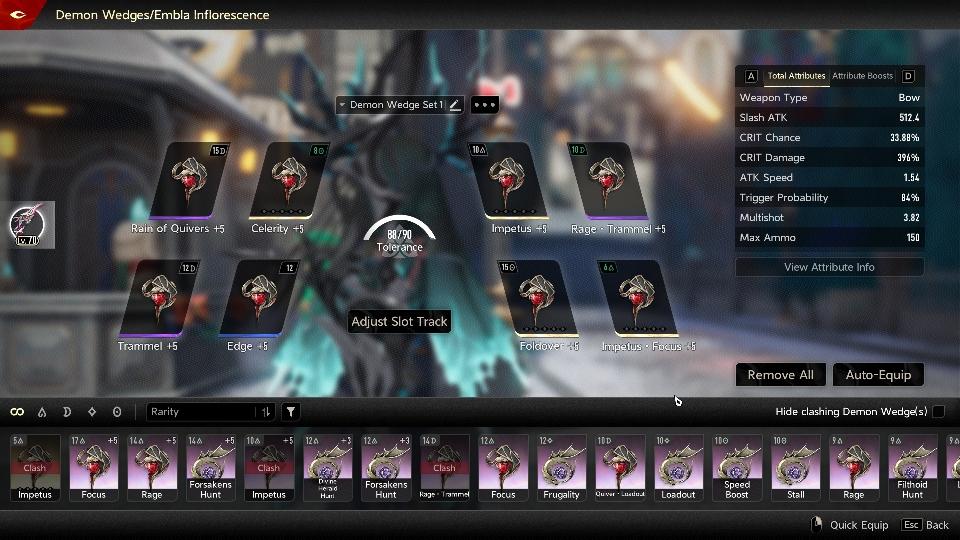Open the three-dots more options menu
The width and height of the screenshot is (960, 540).
tap(484, 105)
